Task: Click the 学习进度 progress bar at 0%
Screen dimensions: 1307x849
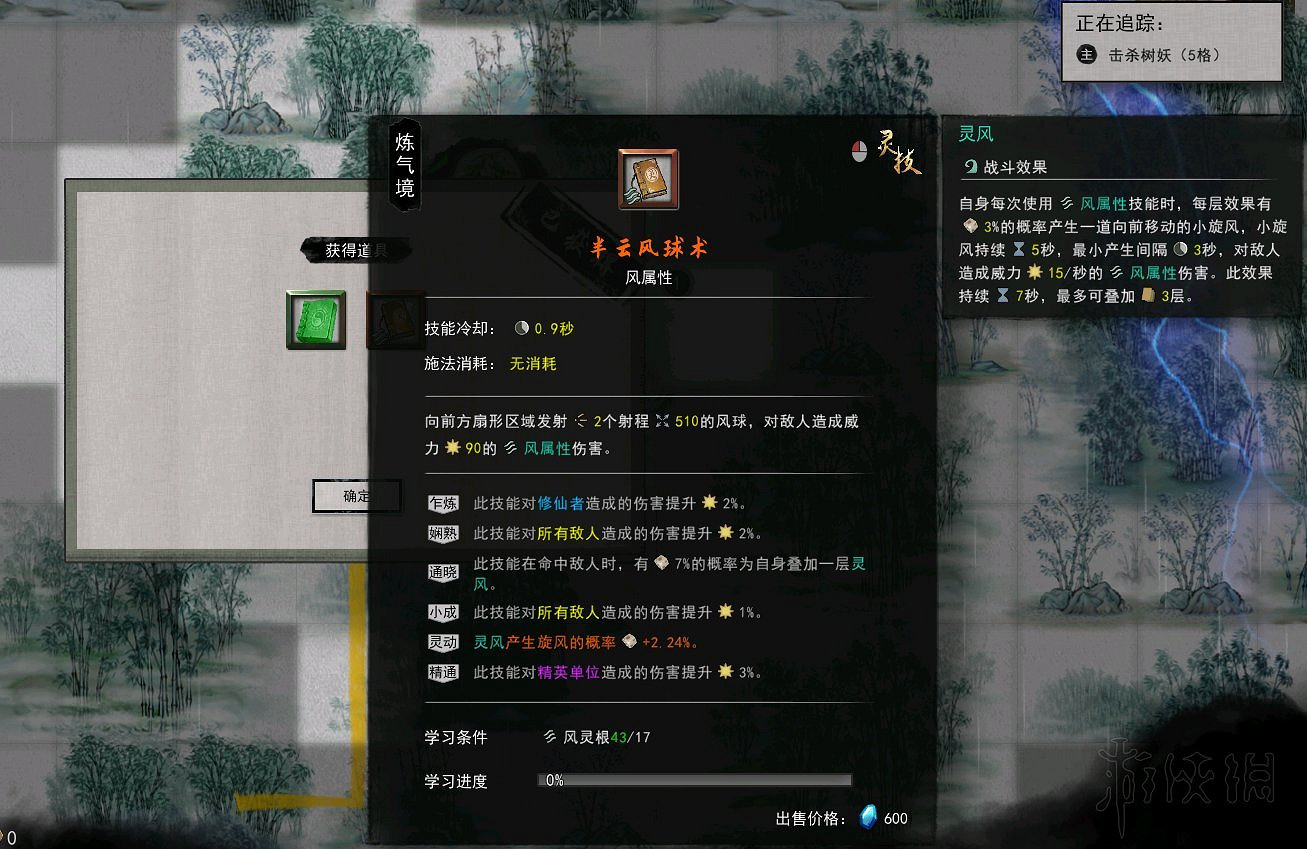Action: pyautogui.click(x=693, y=780)
